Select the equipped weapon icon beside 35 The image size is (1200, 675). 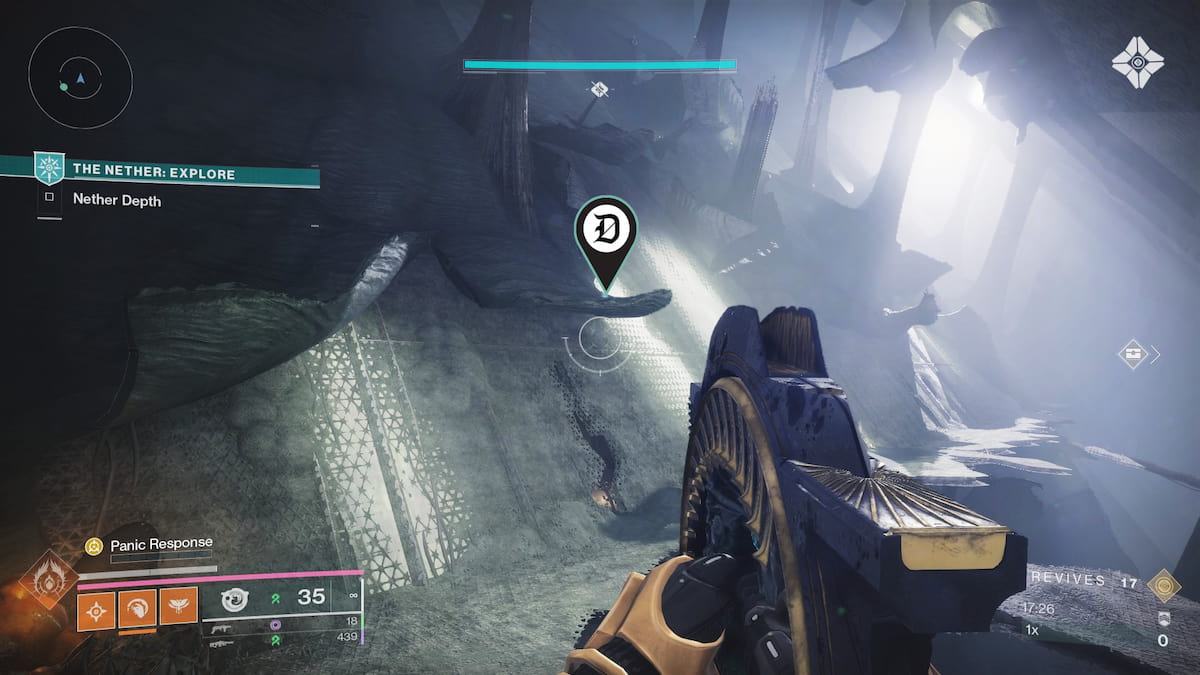[234, 600]
